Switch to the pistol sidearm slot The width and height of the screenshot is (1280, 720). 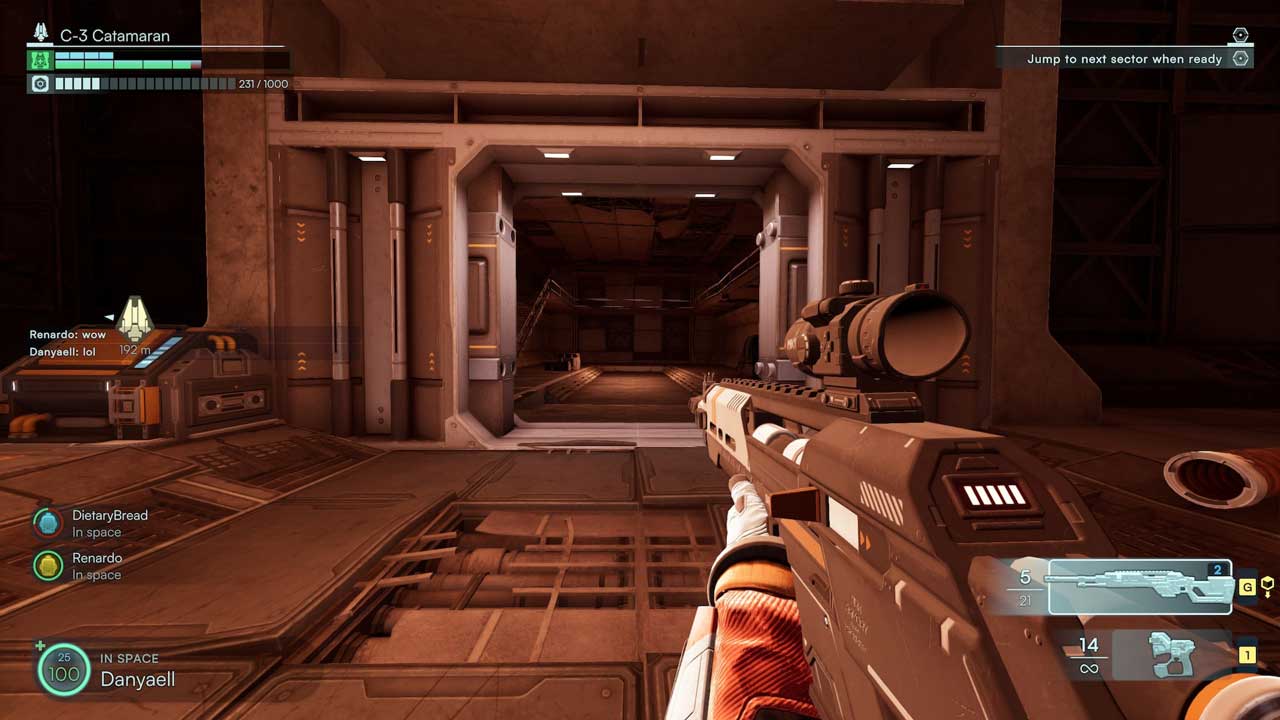click(x=1172, y=655)
